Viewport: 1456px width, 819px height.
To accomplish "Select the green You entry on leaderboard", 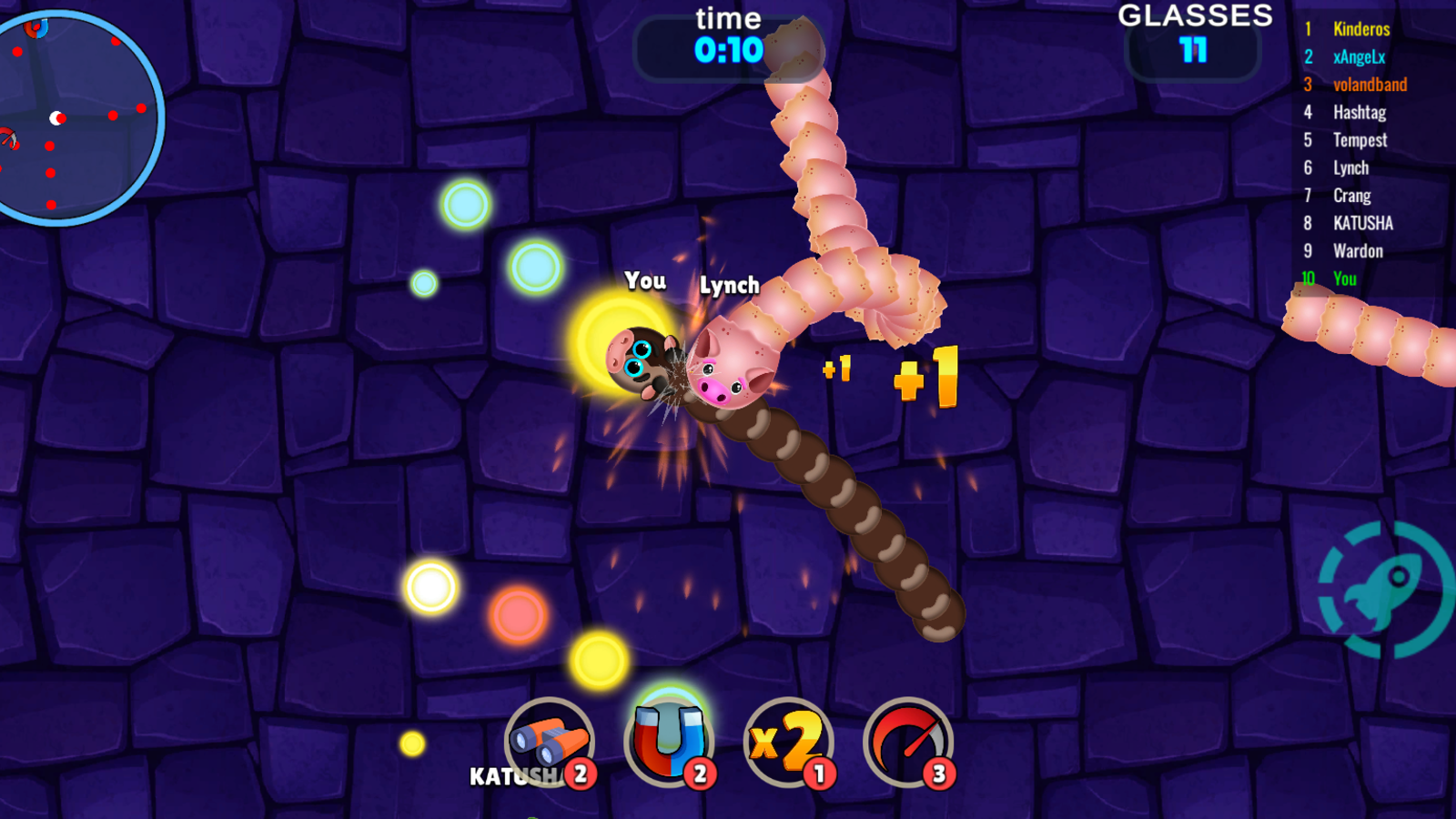I will pos(1345,279).
